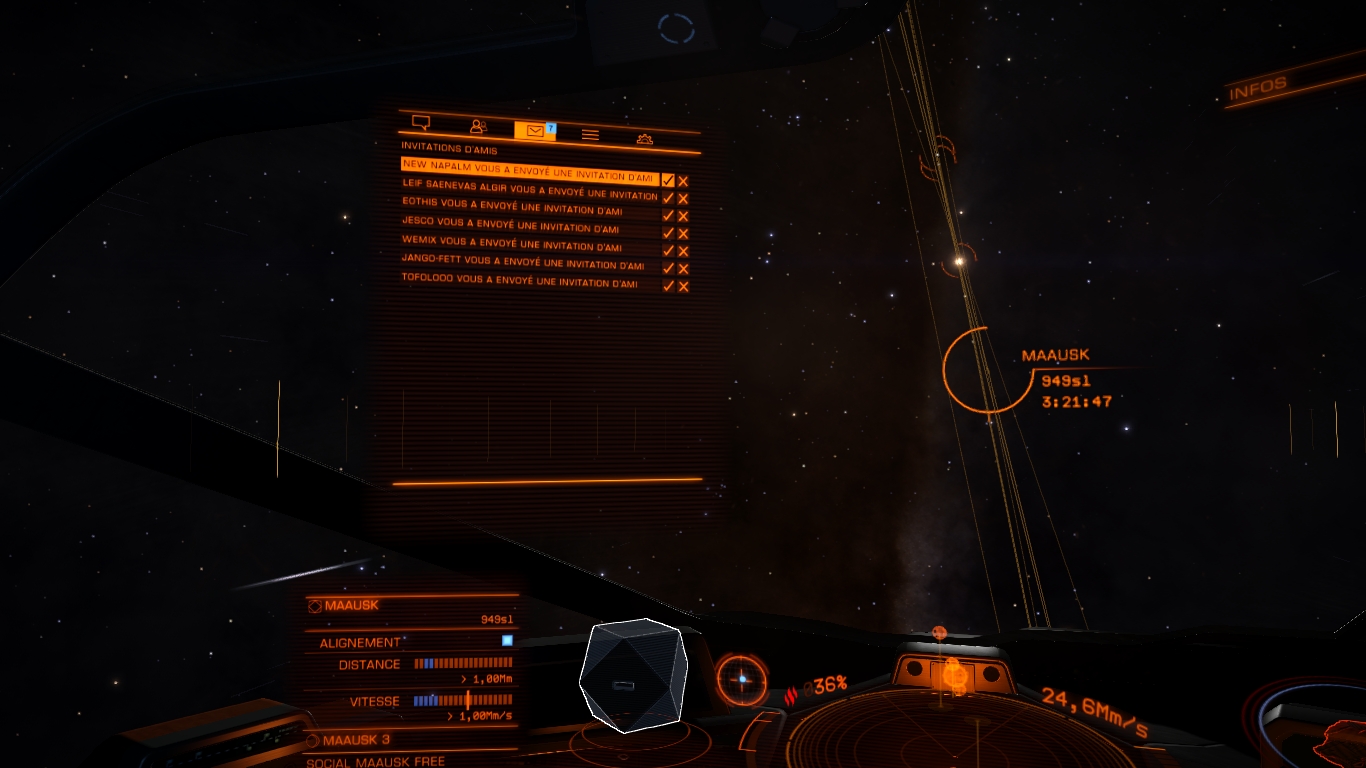Confirm Wemix's friend invitation
The height and width of the screenshot is (768, 1366).
click(668, 250)
